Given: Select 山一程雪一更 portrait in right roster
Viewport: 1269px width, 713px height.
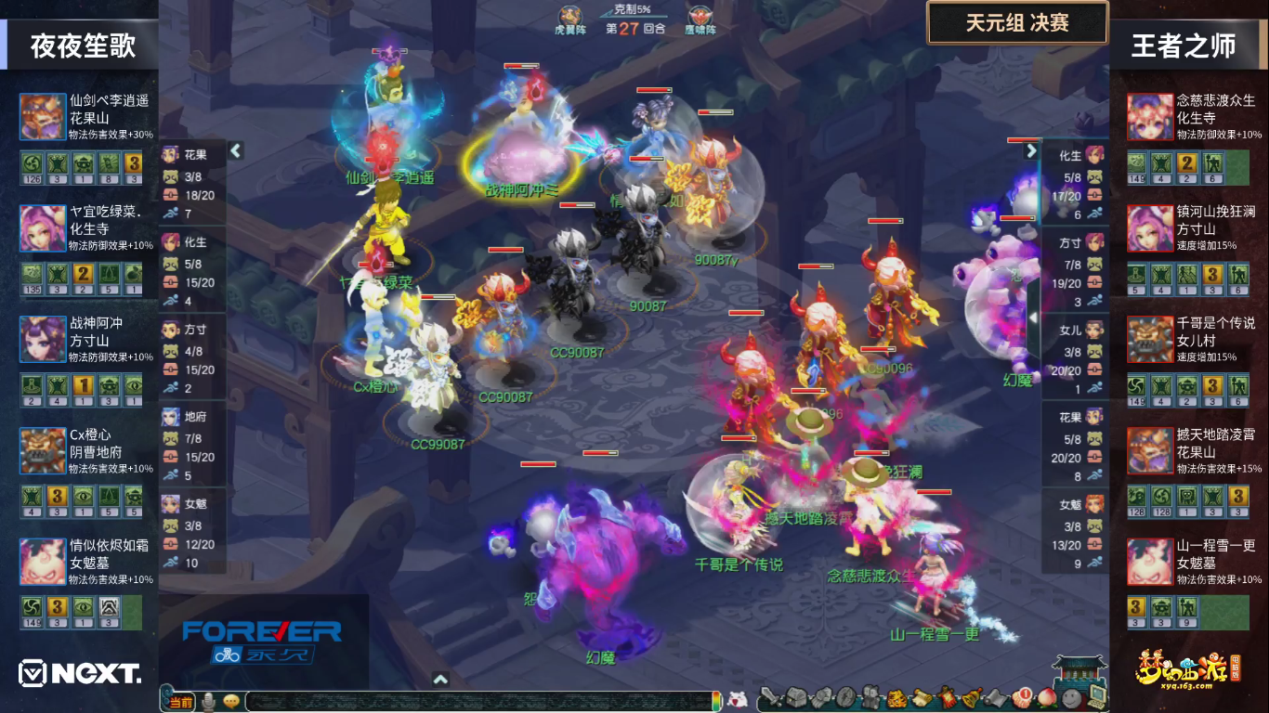Looking at the screenshot, I should [x=1150, y=563].
